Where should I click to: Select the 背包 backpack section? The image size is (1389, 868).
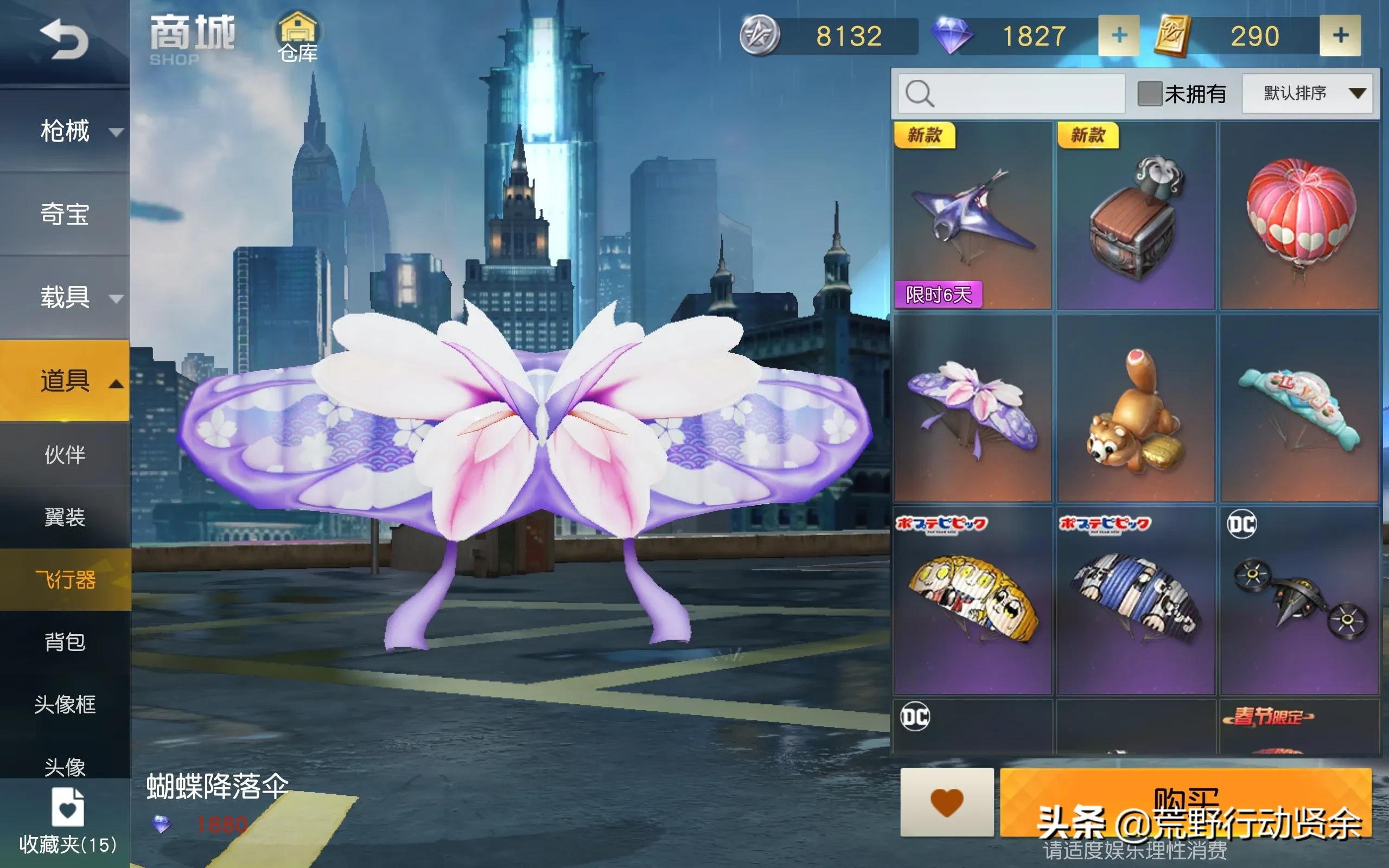click(x=65, y=642)
